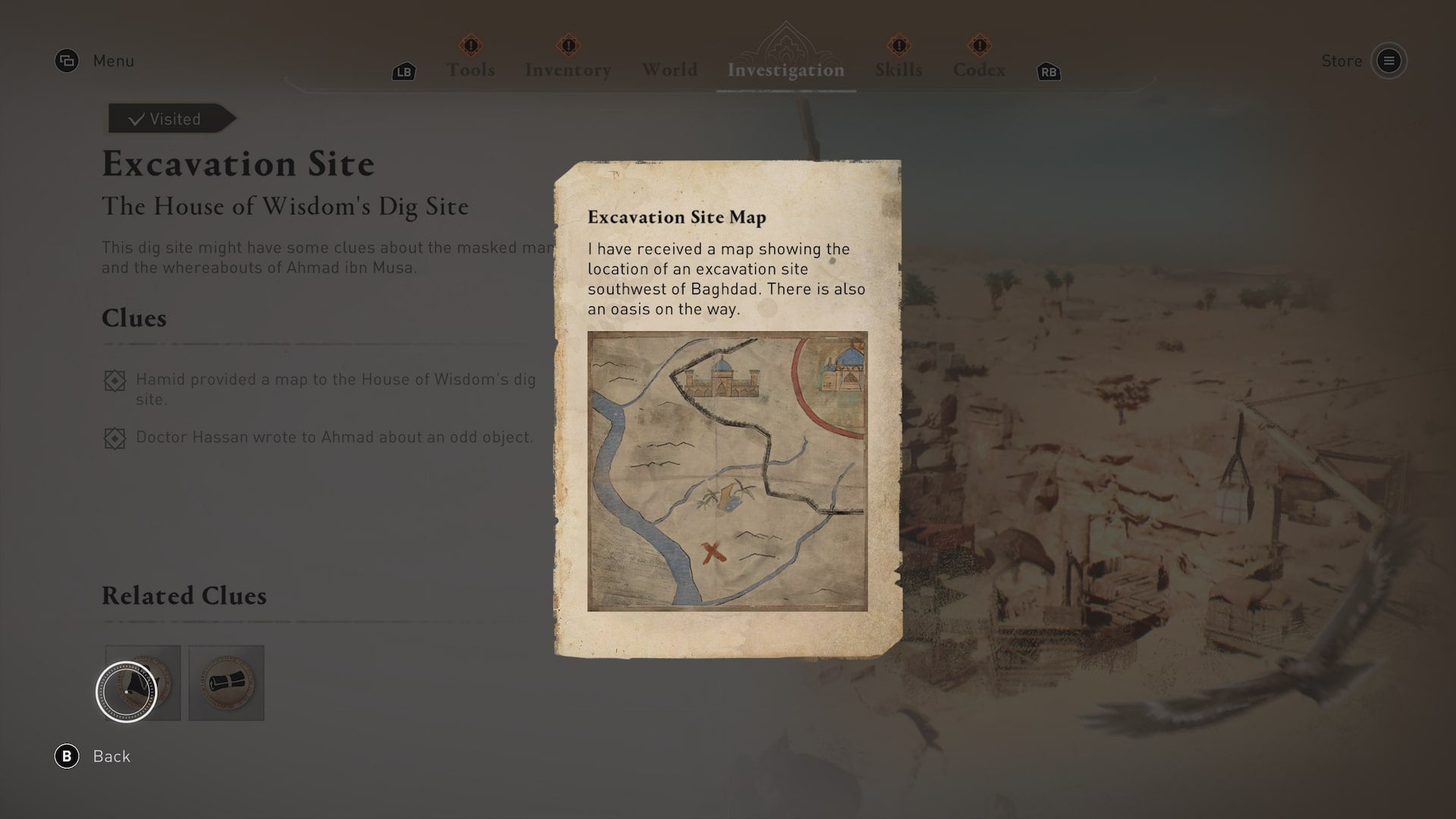Image resolution: width=1456 pixels, height=819 pixels.
Task: Click the alert badge above the Skills tab
Action: 899,47
